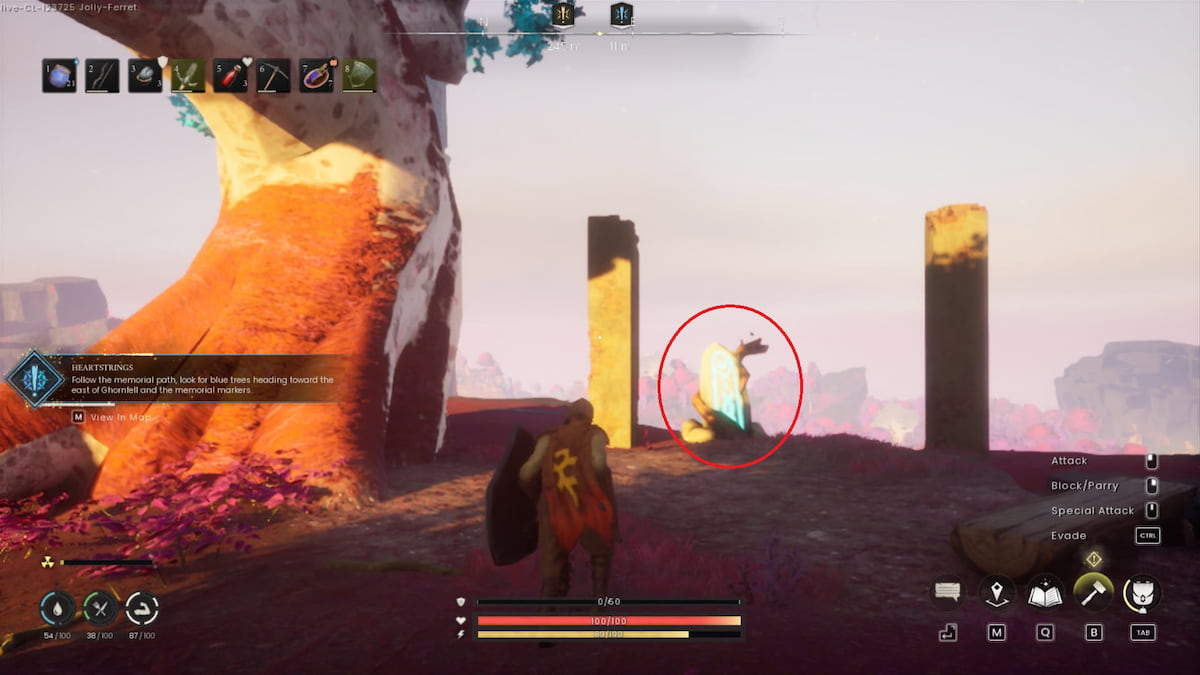Select the blue gem ring in slot 3
1200x675 pixels.
(x=145, y=76)
